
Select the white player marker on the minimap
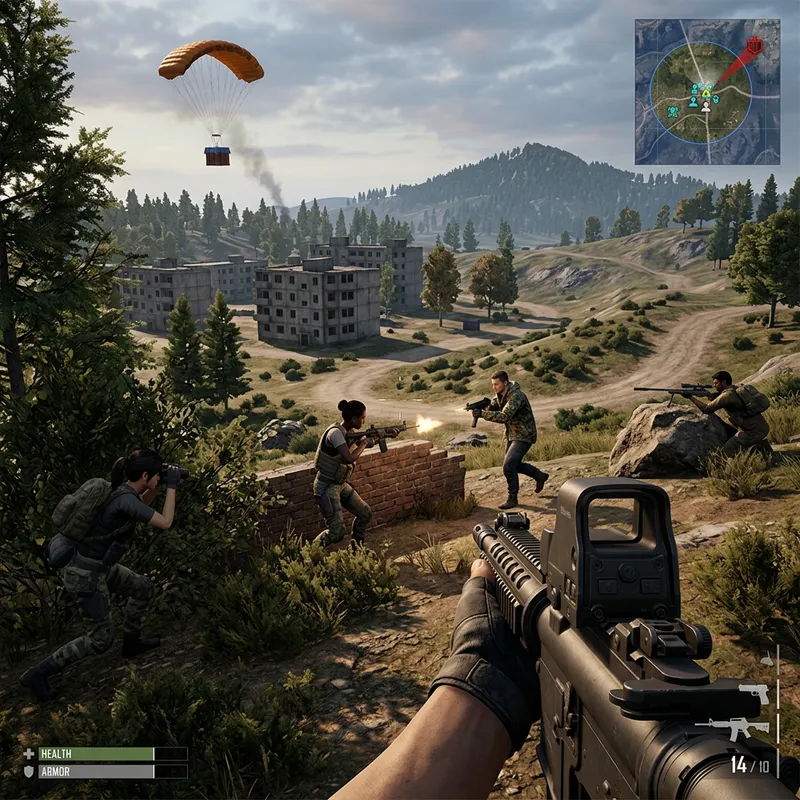click(x=706, y=105)
